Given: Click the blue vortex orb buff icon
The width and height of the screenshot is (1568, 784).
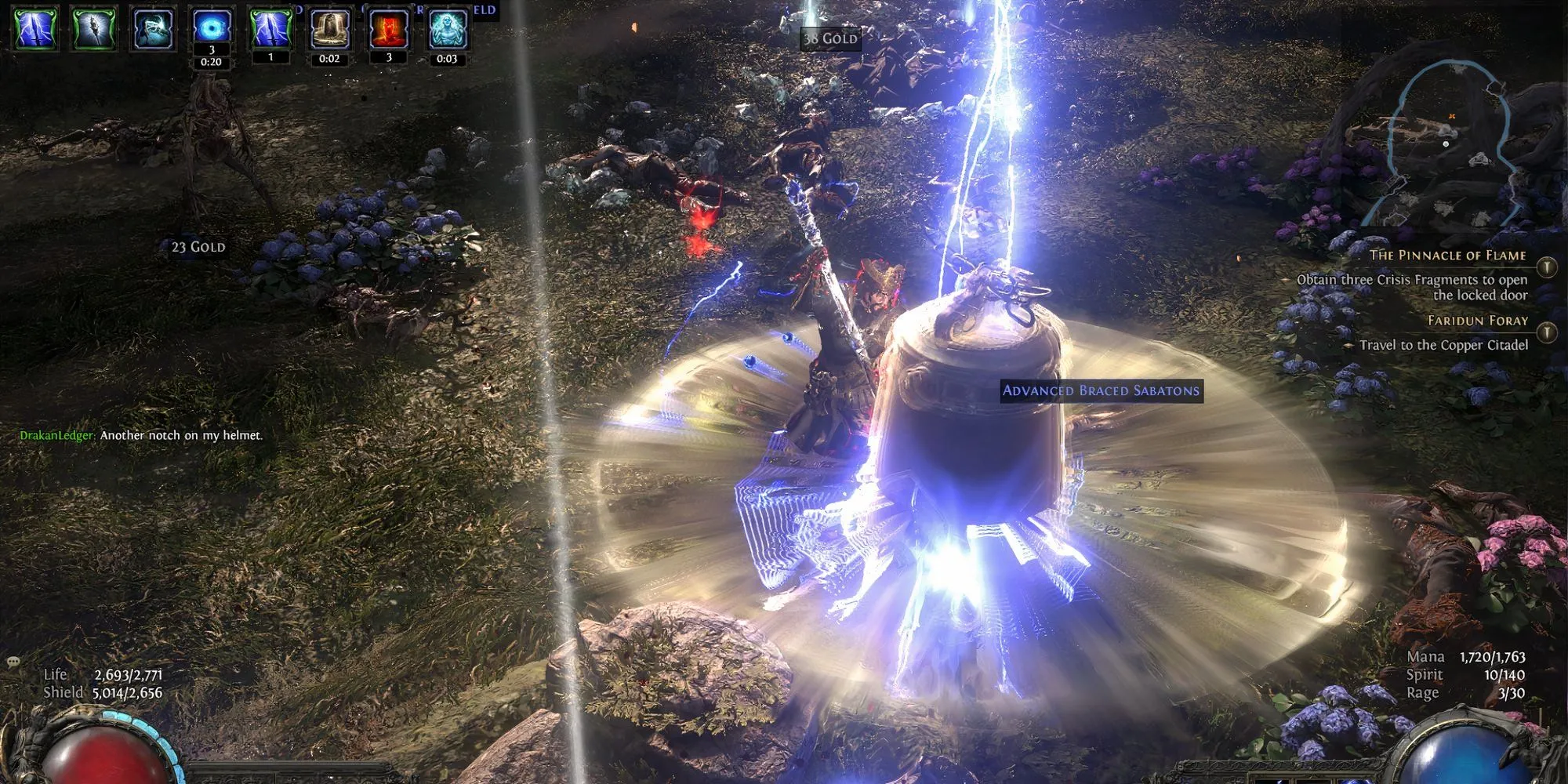Looking at the screenshot, I should [x=212, y=27].
